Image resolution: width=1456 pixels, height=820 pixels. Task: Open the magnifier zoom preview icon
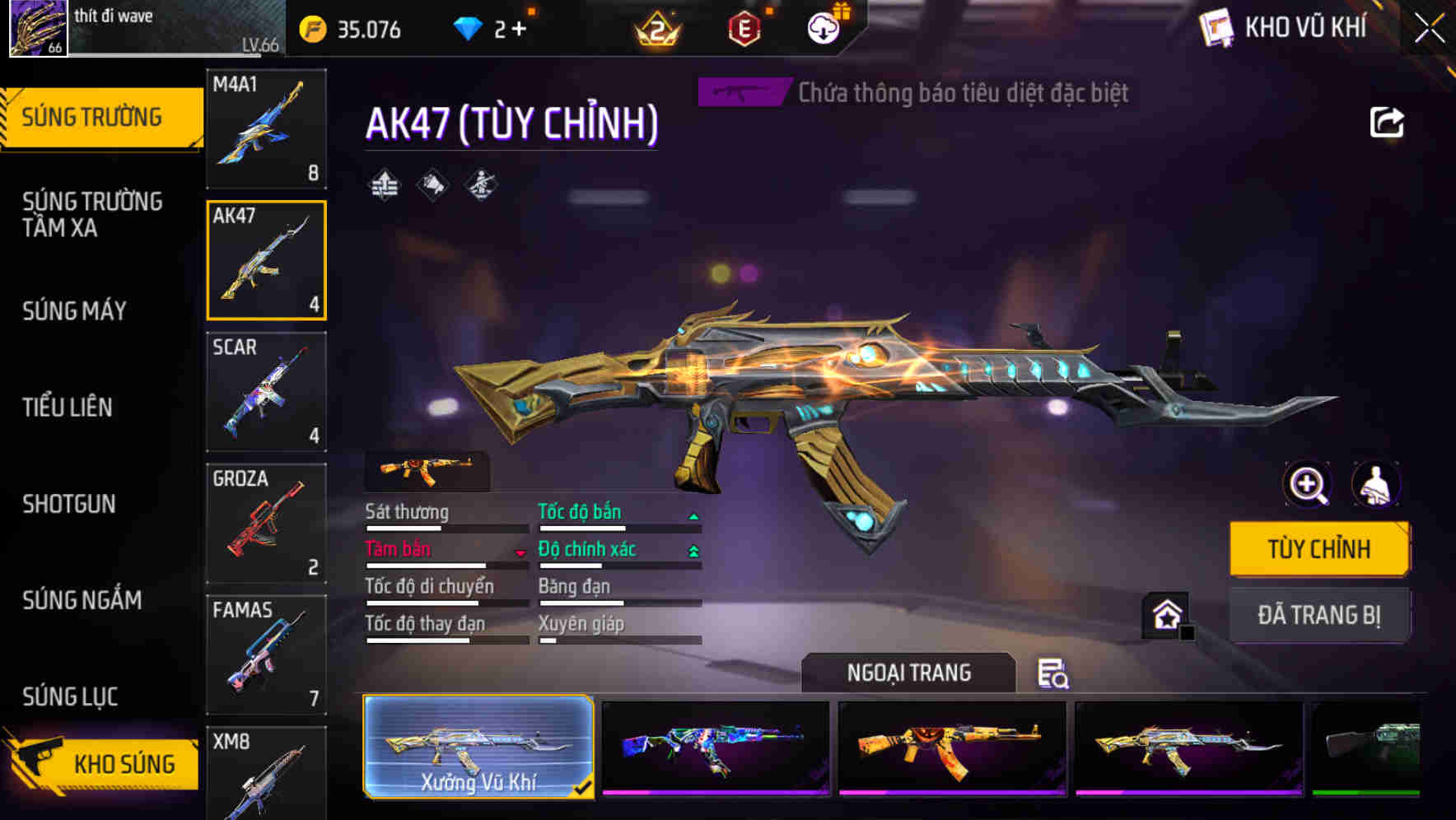point(1306,485)
